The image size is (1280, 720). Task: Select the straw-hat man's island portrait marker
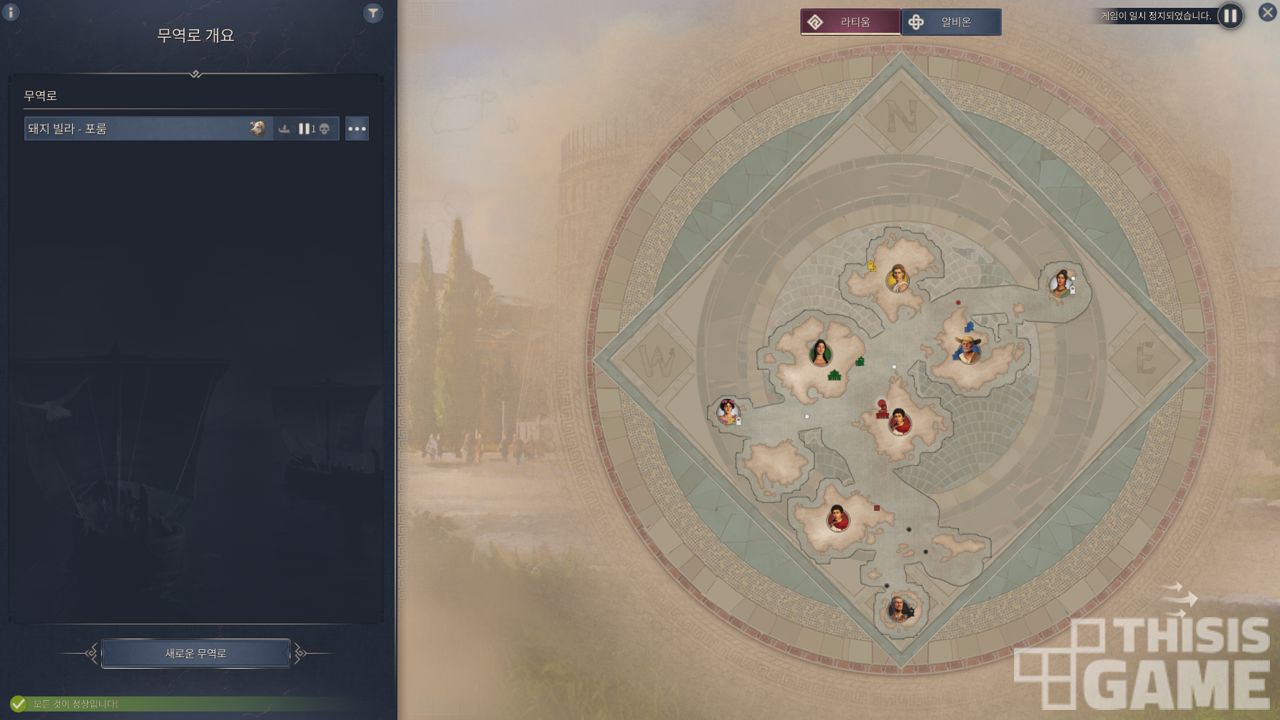[x=967, y=349]
